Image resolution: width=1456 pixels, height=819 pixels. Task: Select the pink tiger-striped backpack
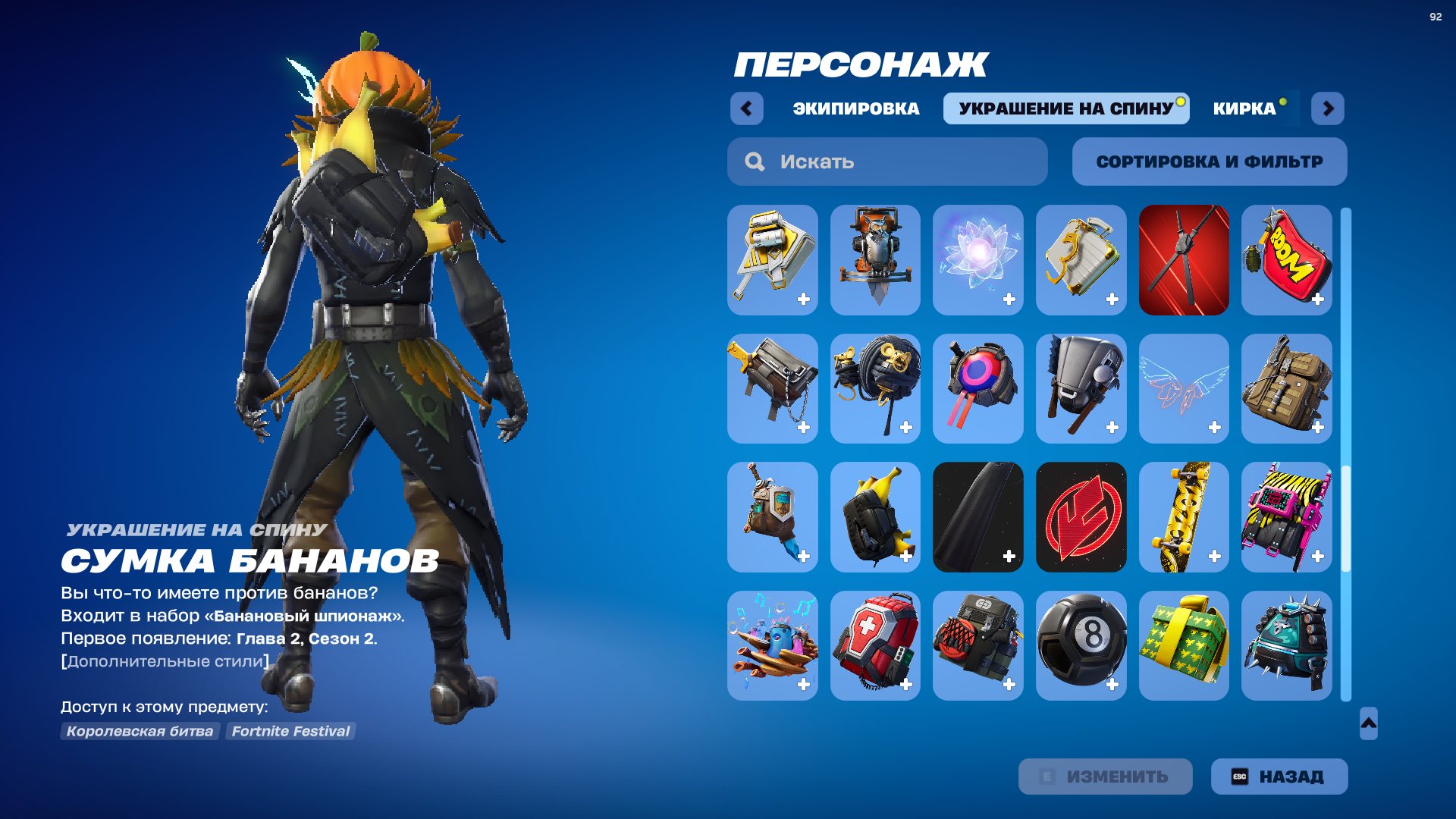1285,516
